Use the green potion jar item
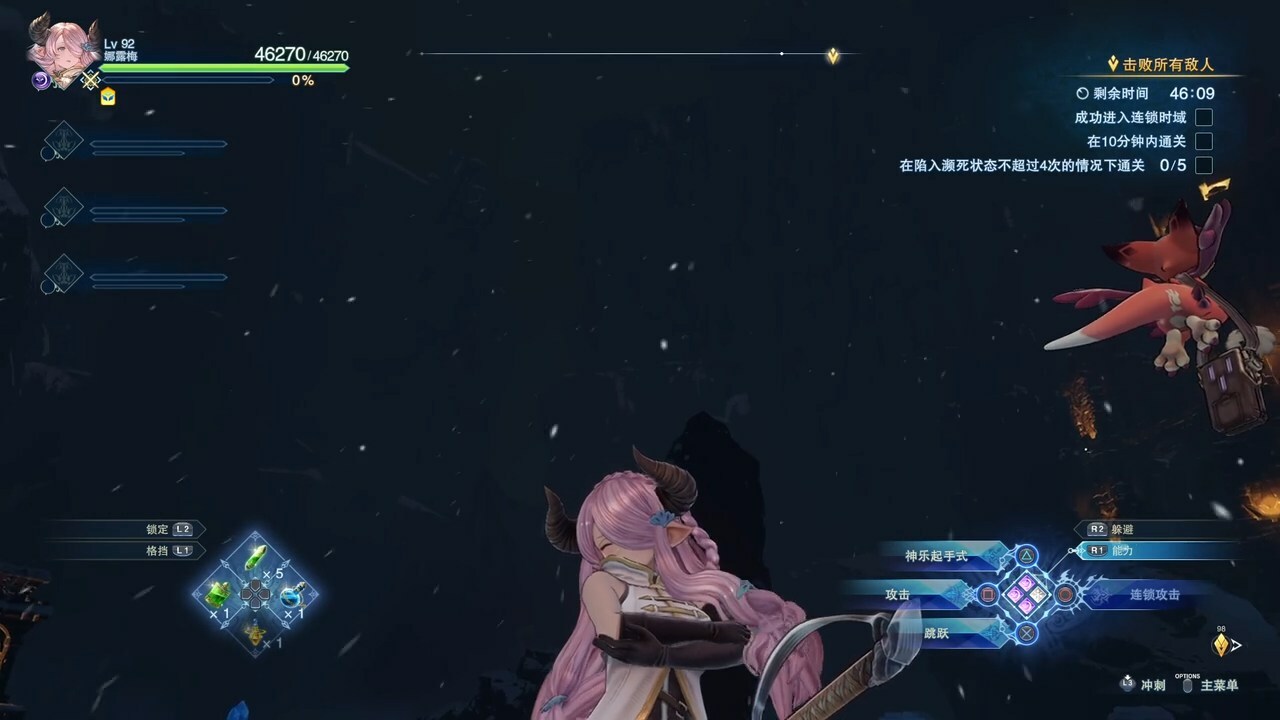 [x=218, y=595]
